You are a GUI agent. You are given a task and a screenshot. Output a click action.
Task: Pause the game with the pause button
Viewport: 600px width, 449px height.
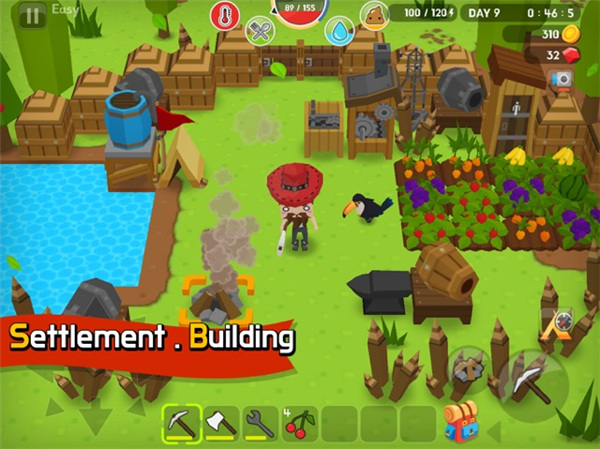coord(33,16)
